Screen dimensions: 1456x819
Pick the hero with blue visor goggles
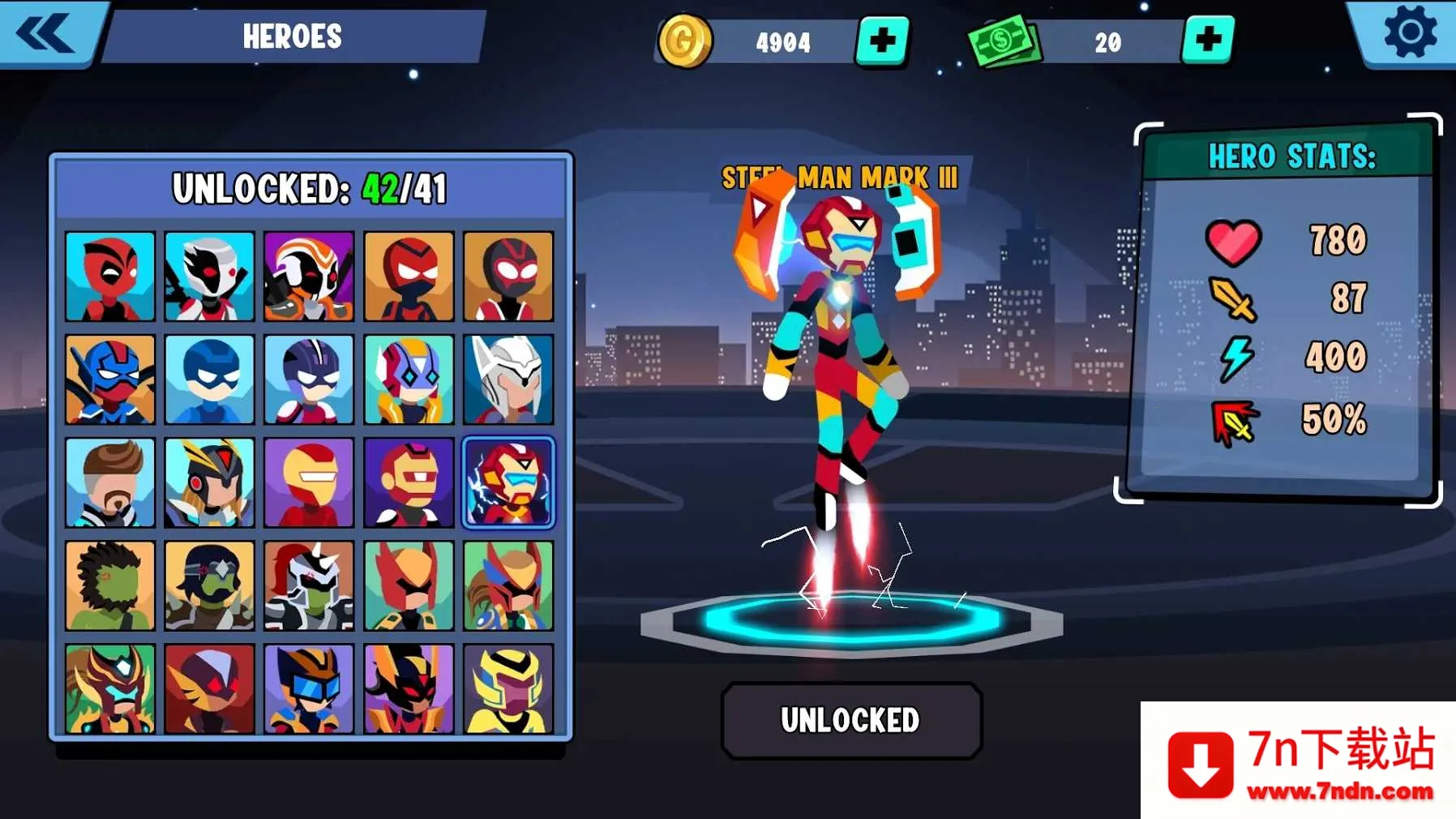coord(309,689)
